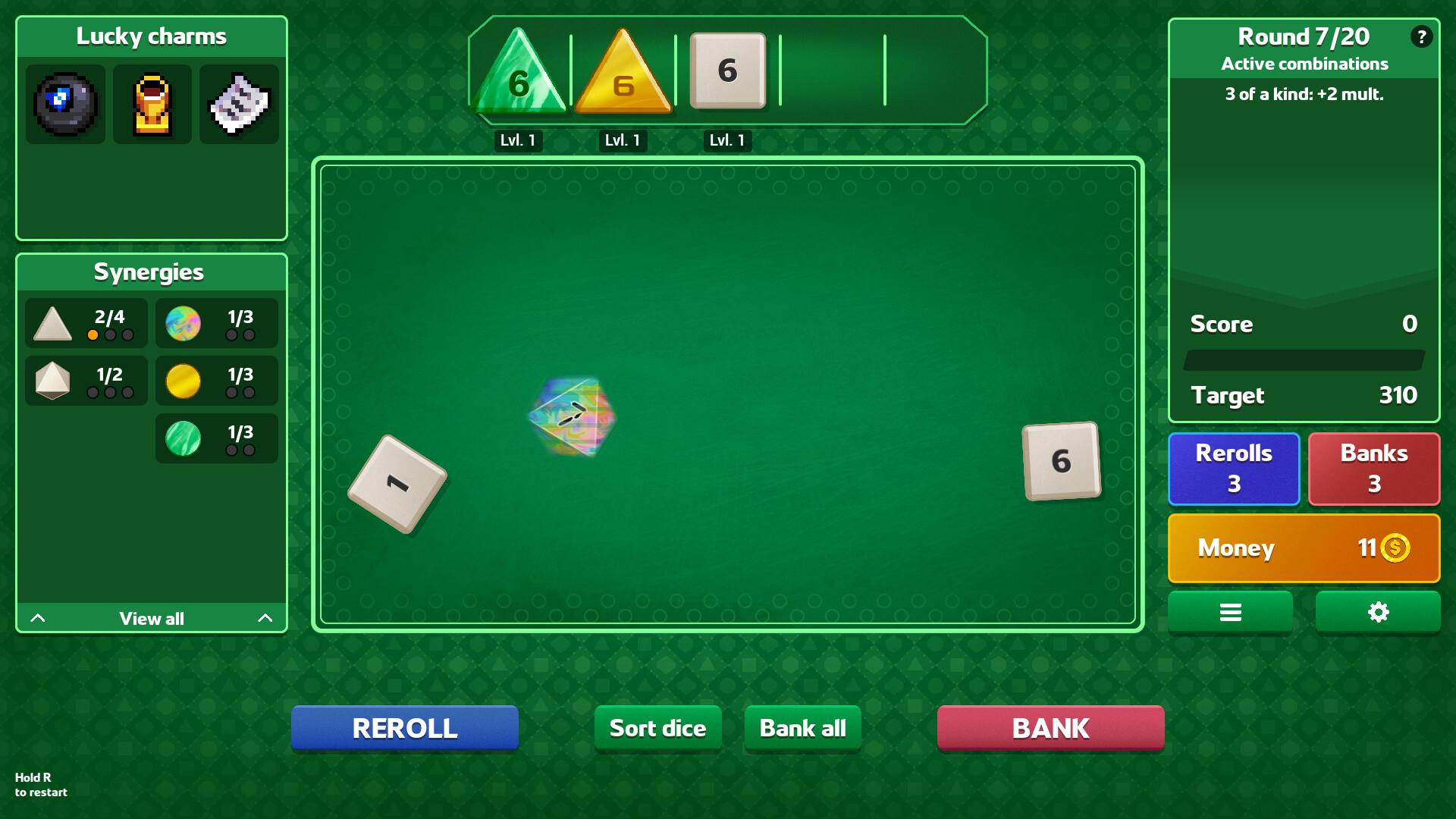Open the settings gear
This screenshot has width=1456, height=819.
point(1377,611)
